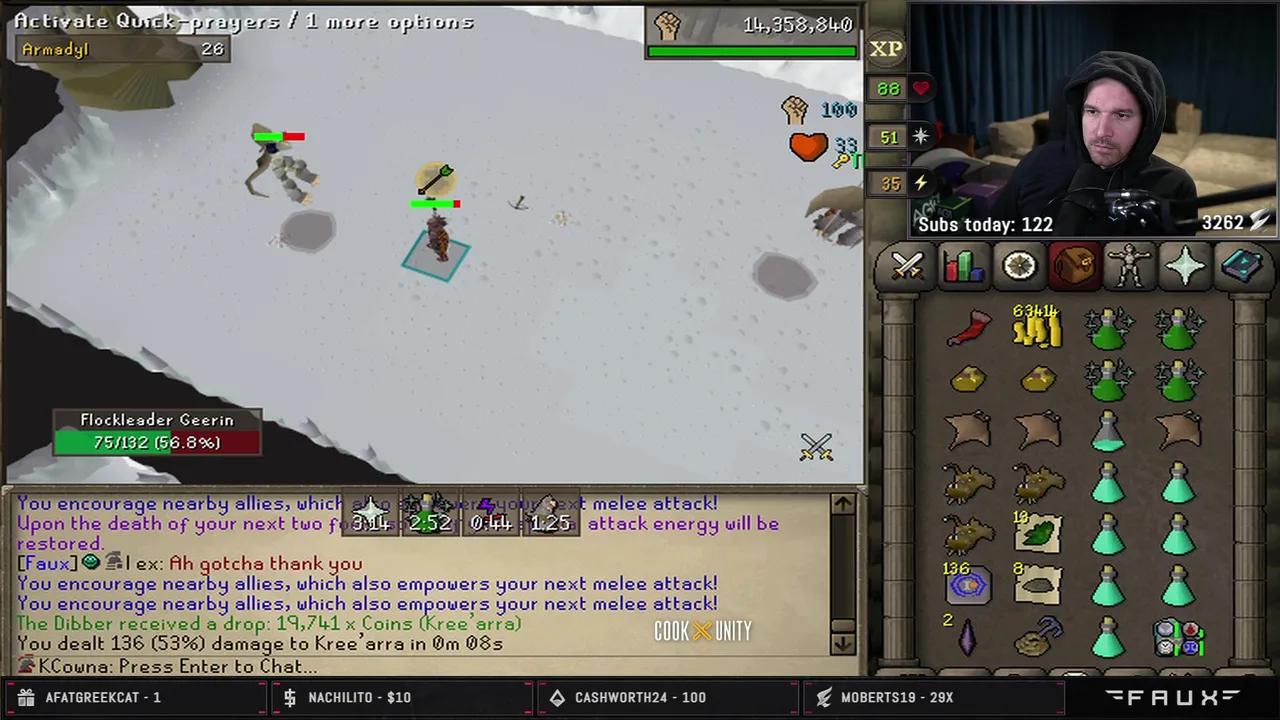Switch to the Prayer tab
Image resolution: width=1280 pixels, height=720 pixels.
point(1185,264)
